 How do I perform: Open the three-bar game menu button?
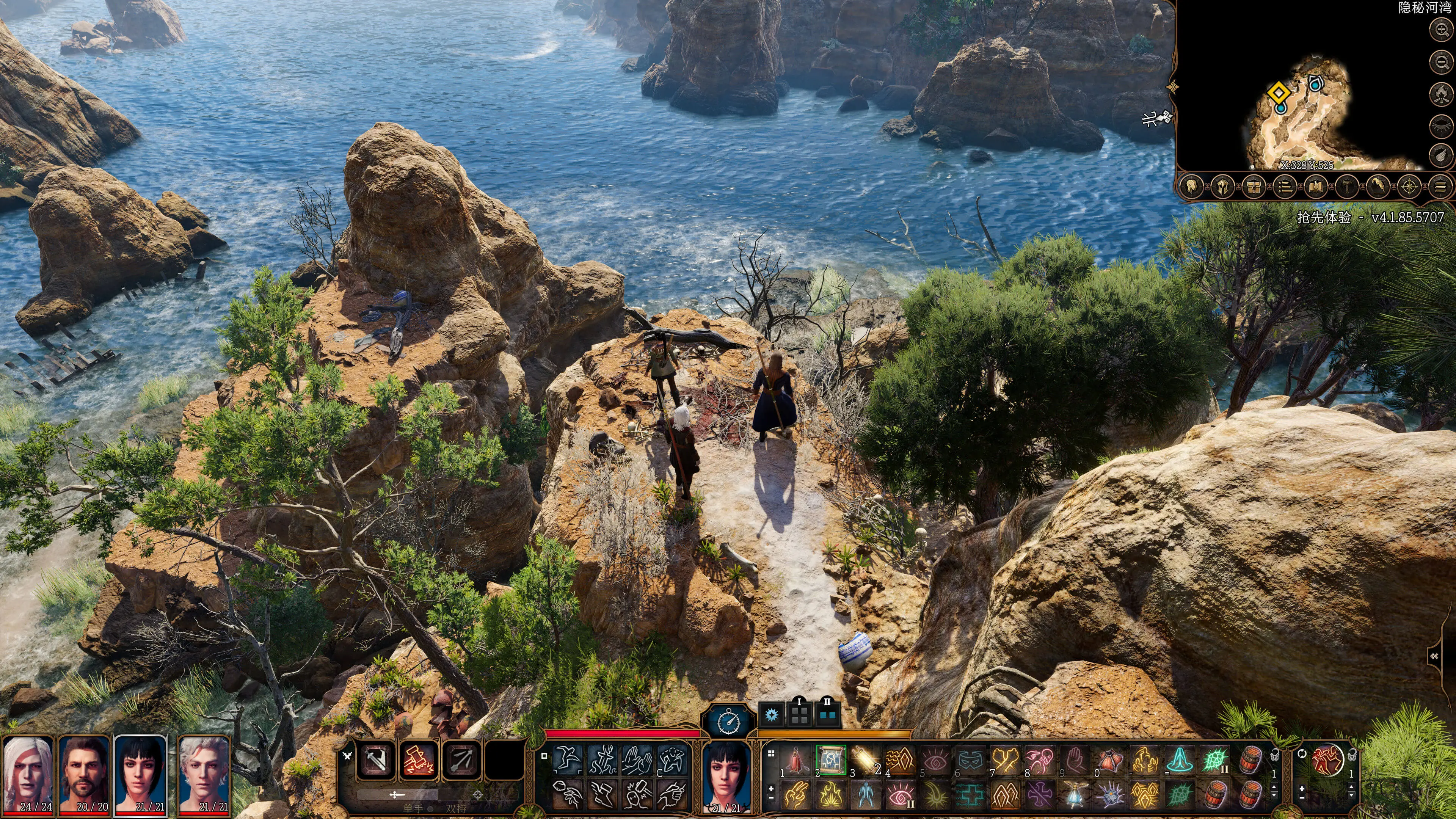click(x=1440, y=187)
